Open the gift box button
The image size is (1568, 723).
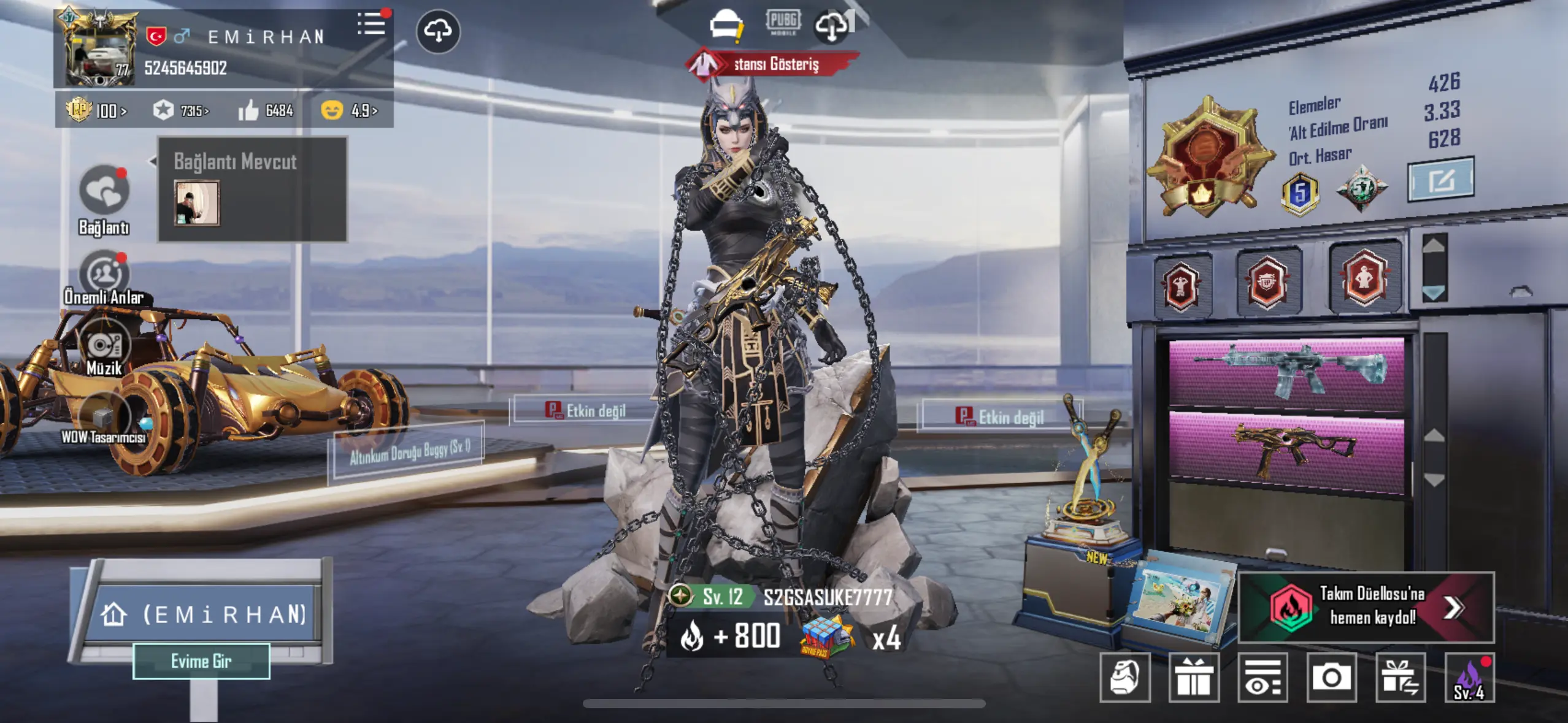[1194, 677]
